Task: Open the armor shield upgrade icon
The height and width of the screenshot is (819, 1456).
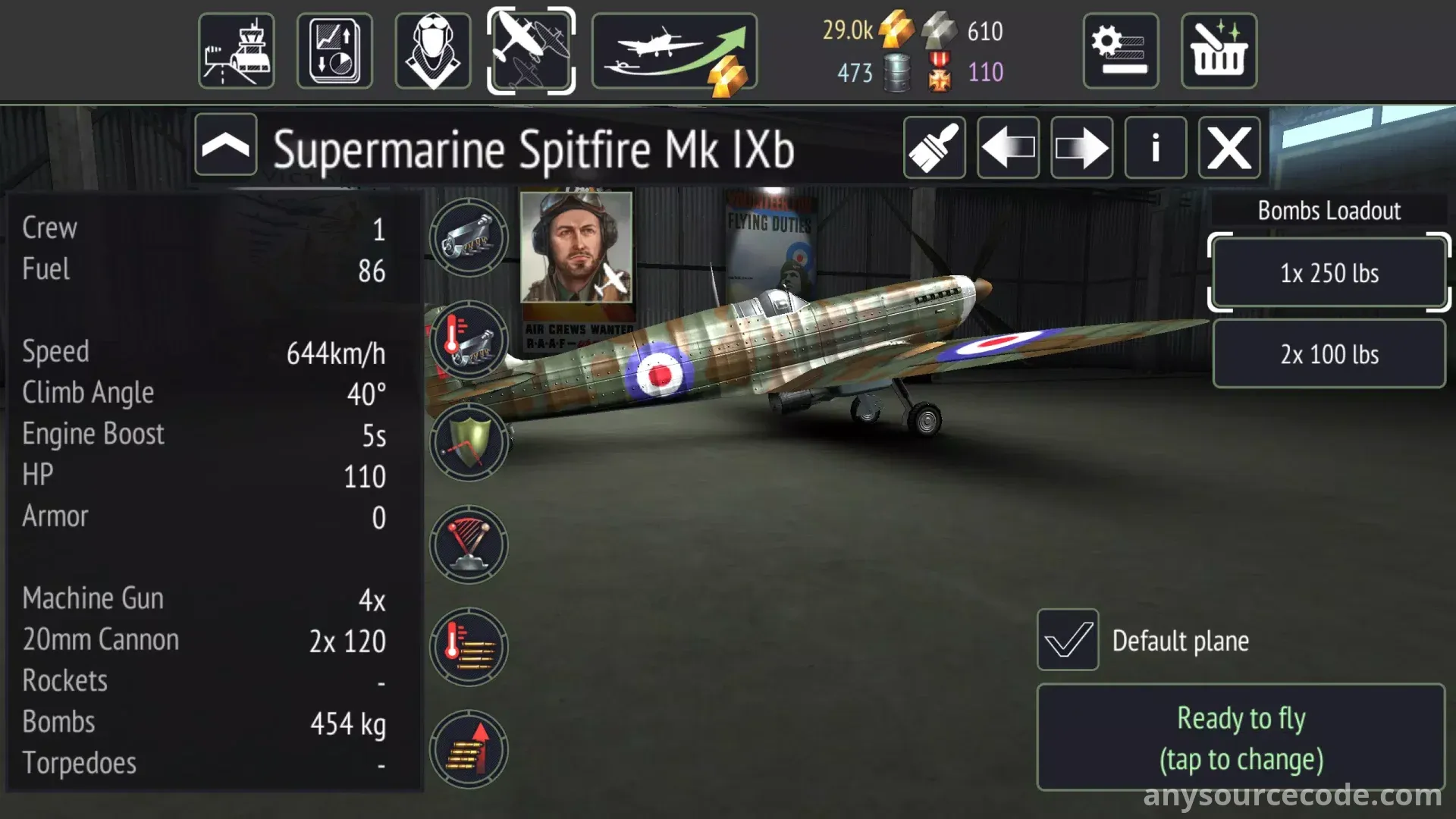Action: pos(469,442)
